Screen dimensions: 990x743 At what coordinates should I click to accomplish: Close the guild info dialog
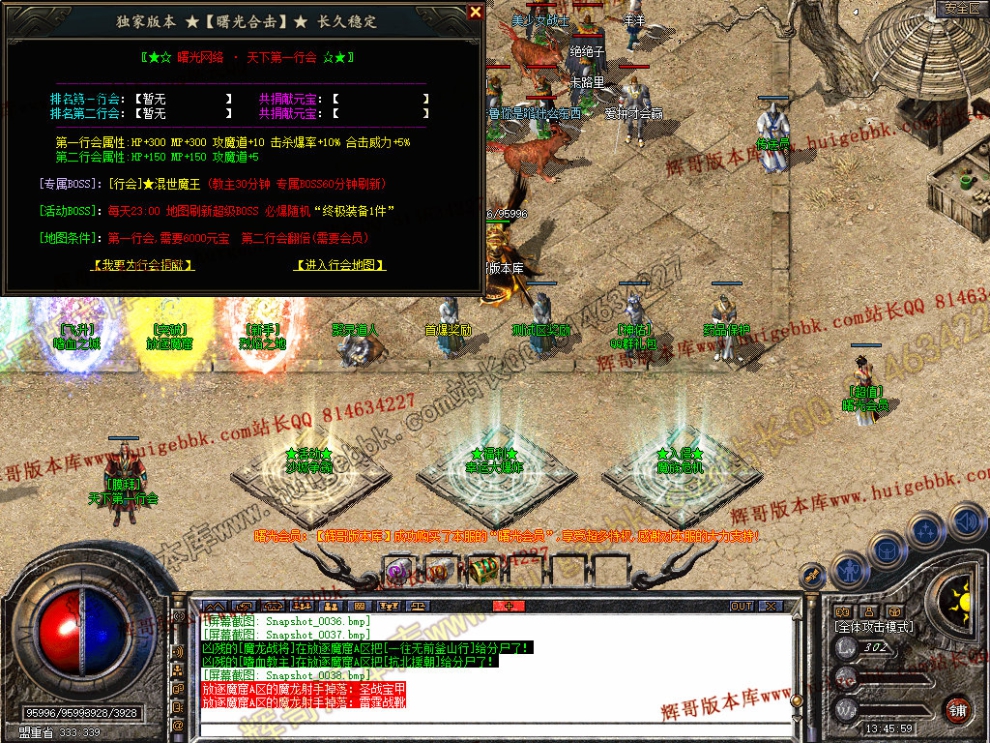pos(474,13)
